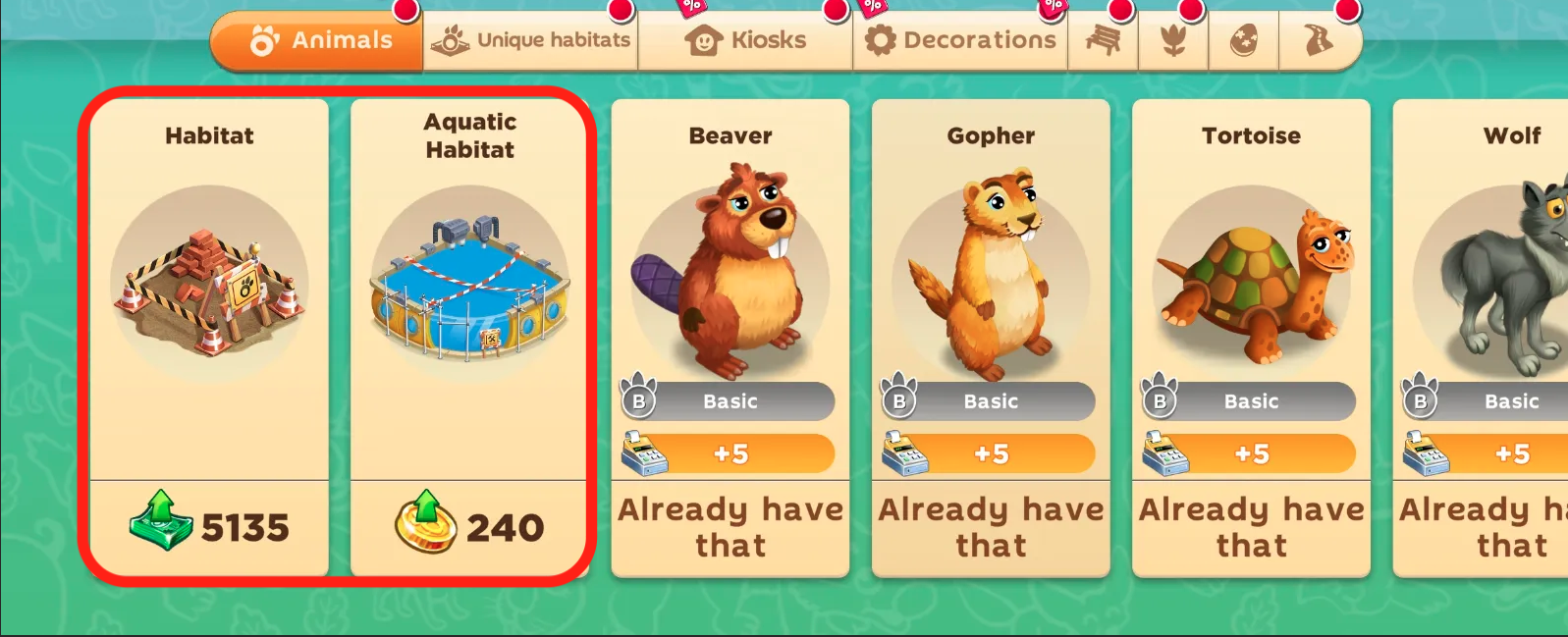Buy the Habitat for 5135 cash
Viewport: 1568px width, 637px height.
(x=209, y=527)
